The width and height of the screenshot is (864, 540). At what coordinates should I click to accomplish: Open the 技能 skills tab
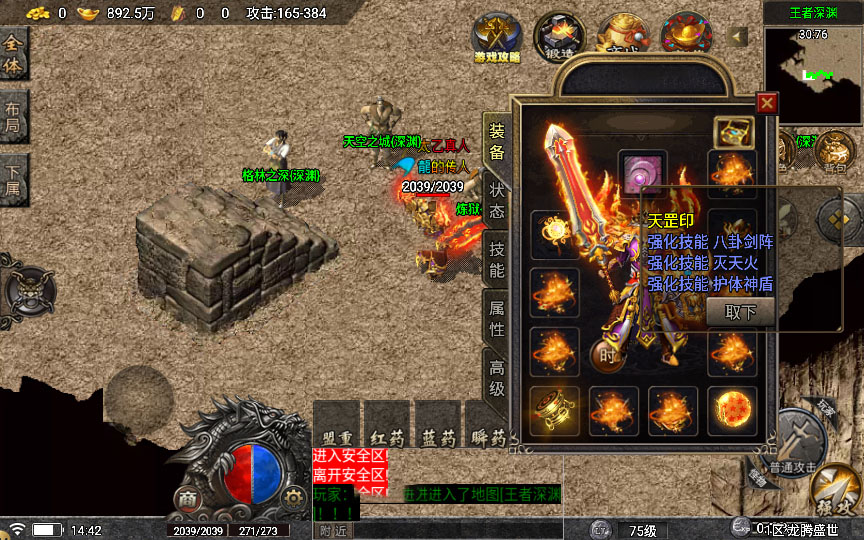pyautogui.click(x=496, y=259)
